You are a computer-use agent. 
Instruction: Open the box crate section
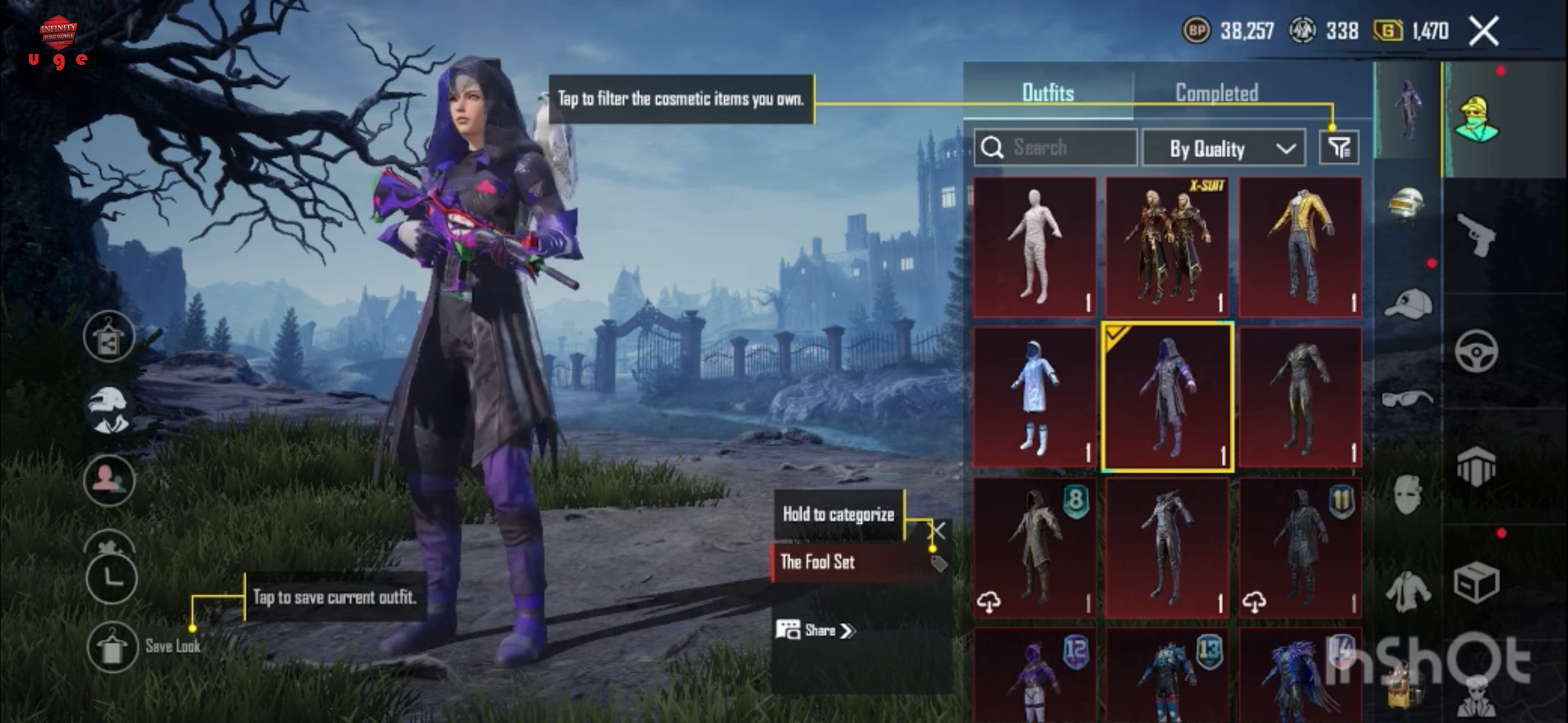[x=1476, y=583]
